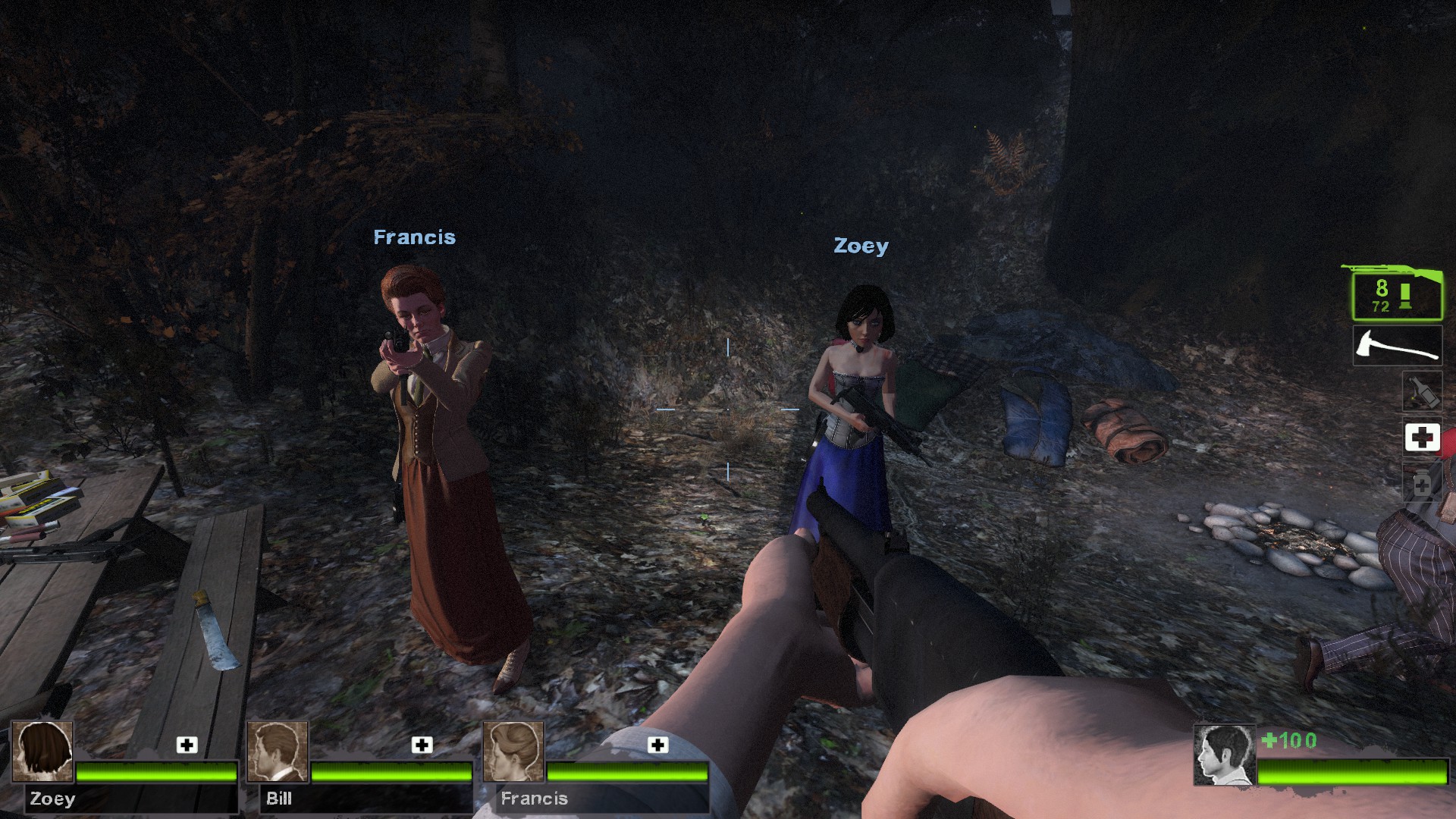Click Zoey's teammate portrait
The width and height of the screenshot is (1456, 819).
click(x=43, y=752)
